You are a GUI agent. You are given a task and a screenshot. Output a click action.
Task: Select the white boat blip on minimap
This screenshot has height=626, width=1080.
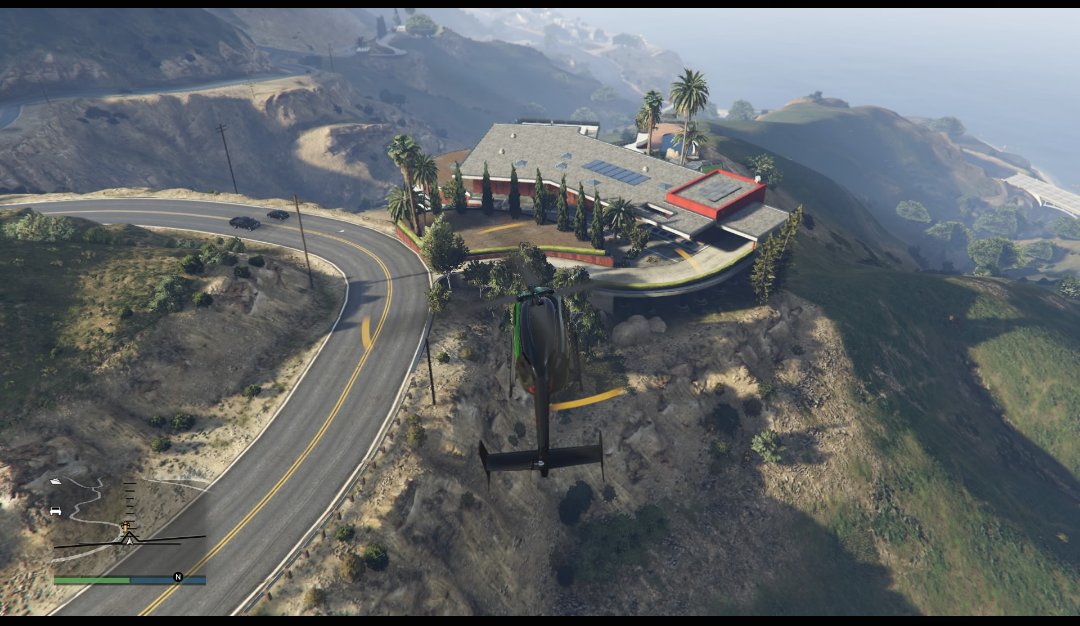pyautogui.click(x=55, y=481)
